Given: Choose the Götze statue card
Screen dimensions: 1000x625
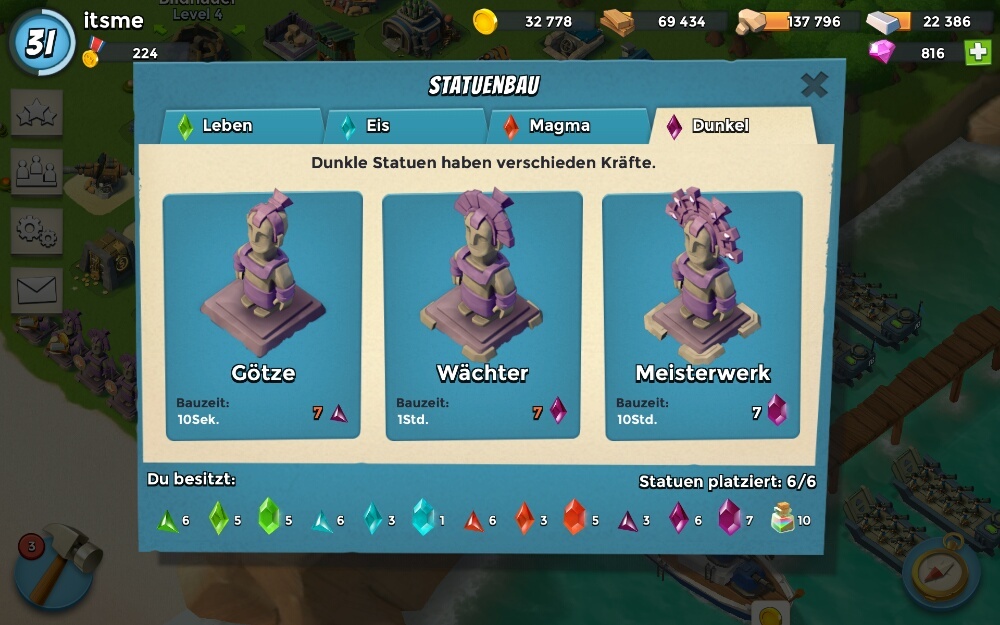Looking at the screenshot, I should click(x=263, y=315).
